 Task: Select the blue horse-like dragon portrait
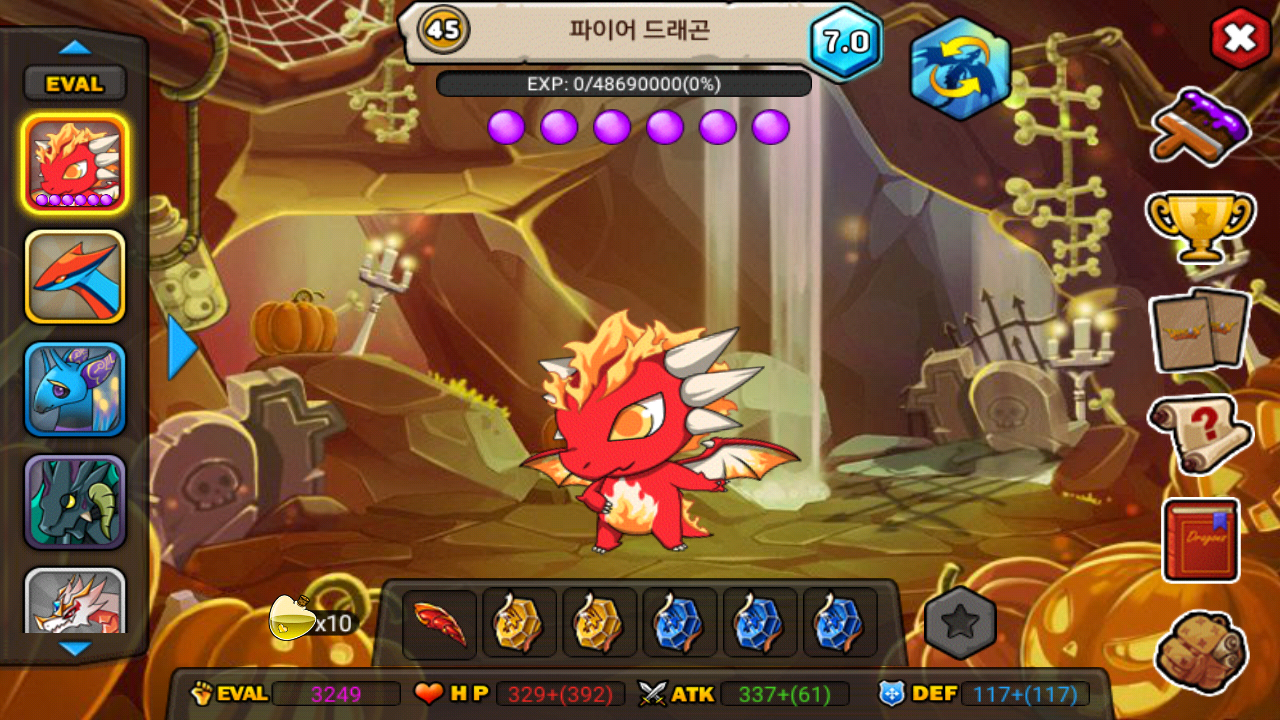(75, 389)
